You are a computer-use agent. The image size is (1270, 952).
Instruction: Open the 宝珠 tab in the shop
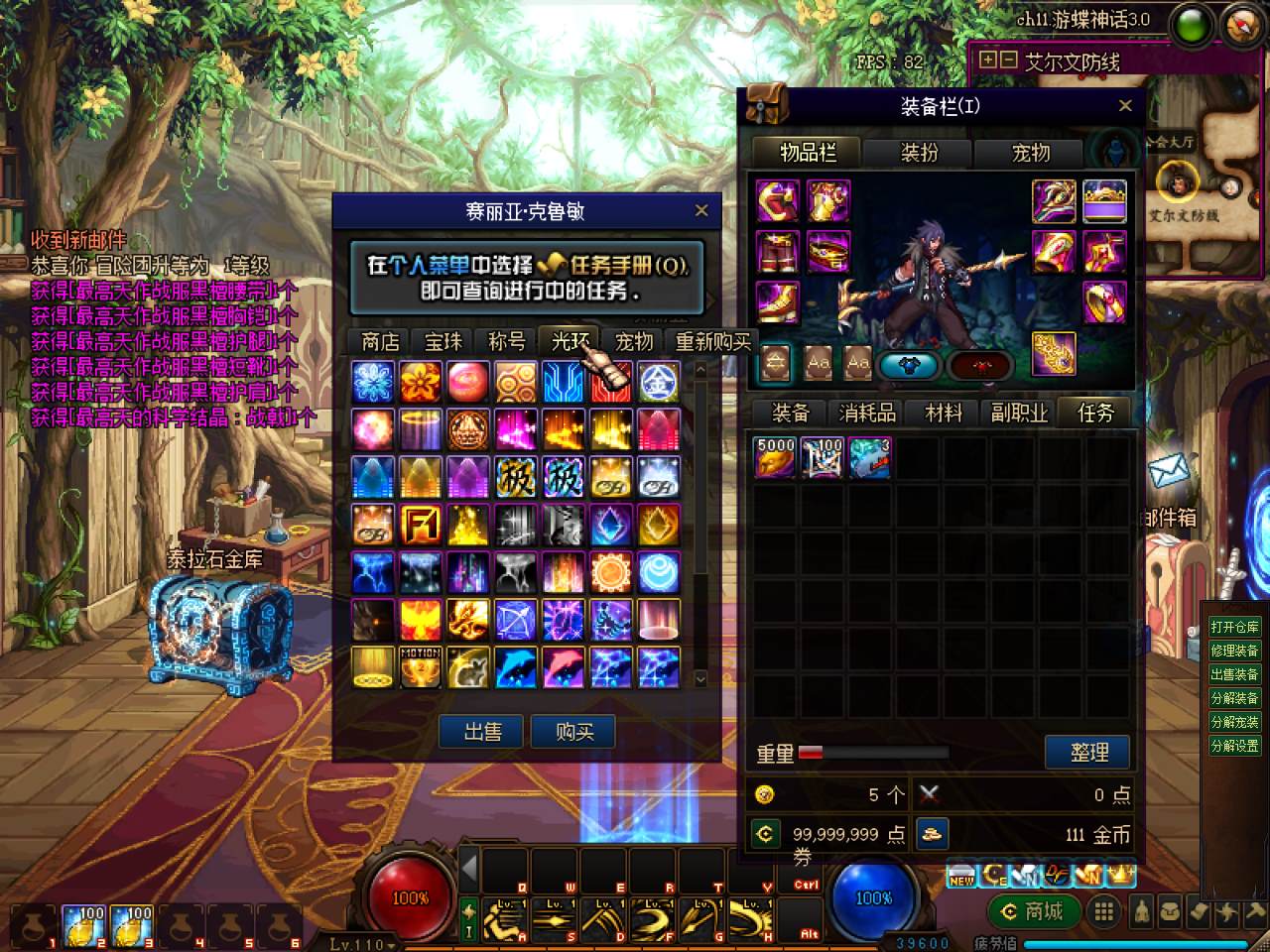[444, 342]
